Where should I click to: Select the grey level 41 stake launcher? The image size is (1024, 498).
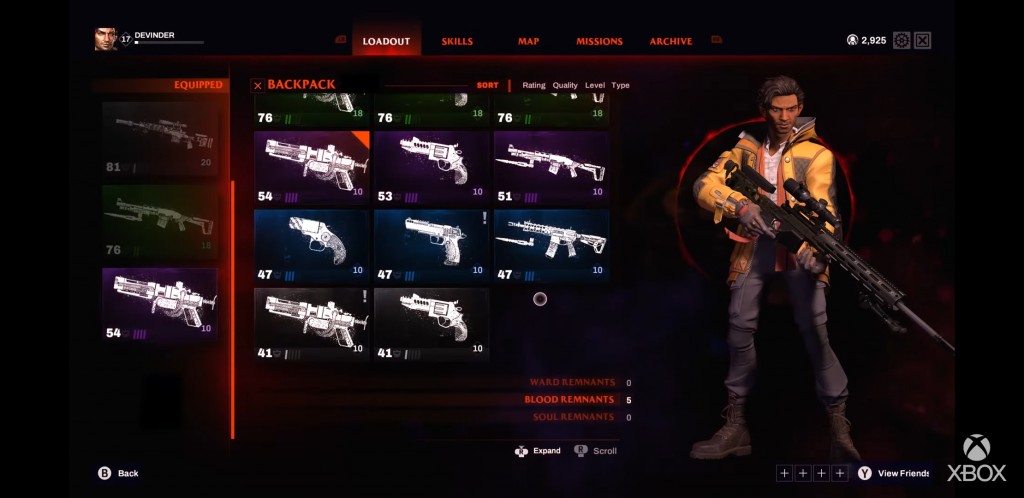click(x=311, y=324)
